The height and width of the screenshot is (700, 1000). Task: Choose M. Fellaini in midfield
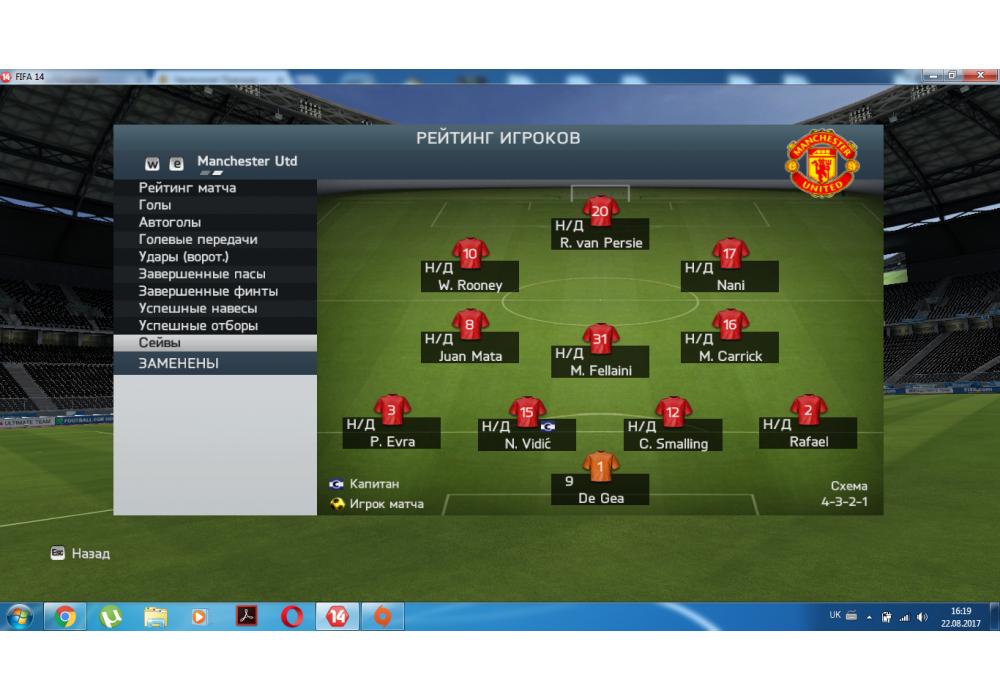pyautogui.click(x=600, y=360)
